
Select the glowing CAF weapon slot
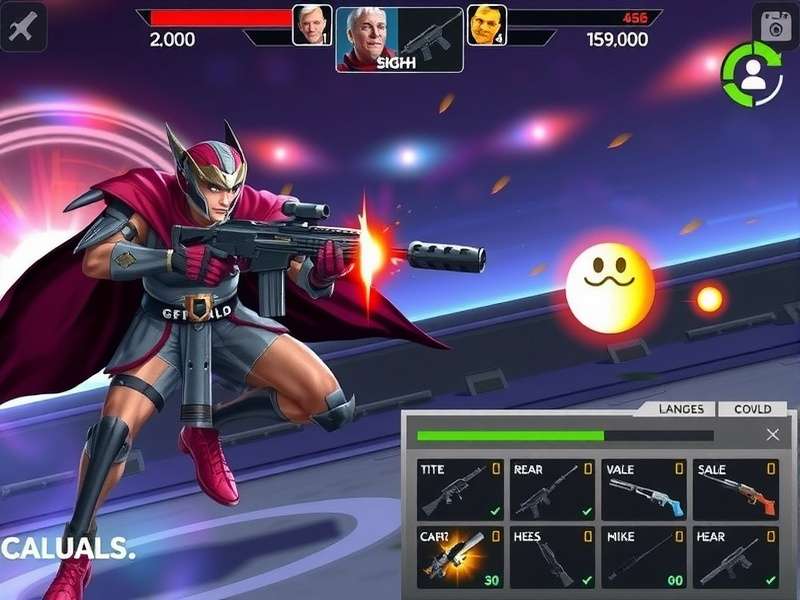(x=460, y=558)
